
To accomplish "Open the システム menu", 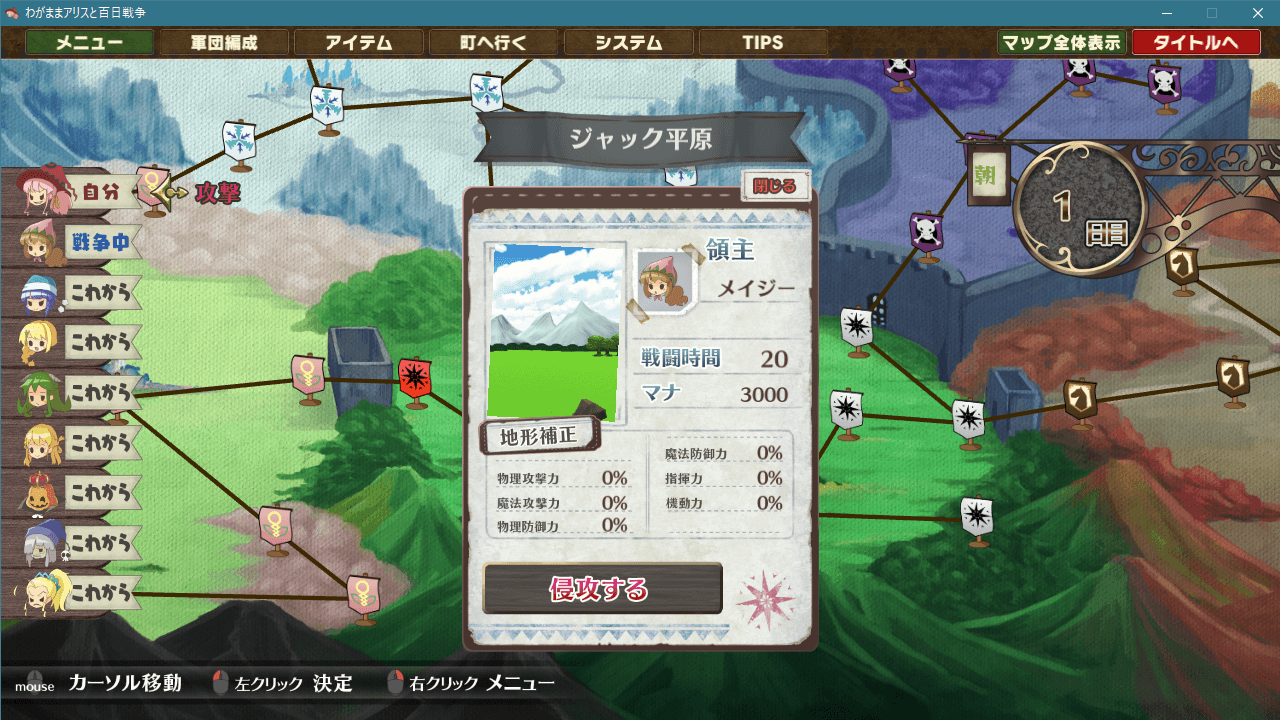I will [628, 42].
